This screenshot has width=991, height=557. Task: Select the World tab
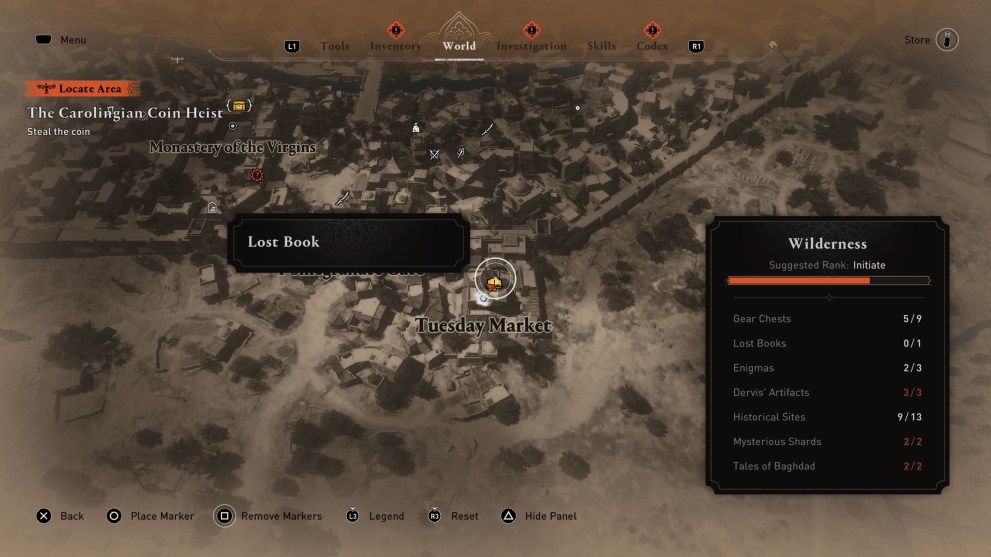[459, 46]
